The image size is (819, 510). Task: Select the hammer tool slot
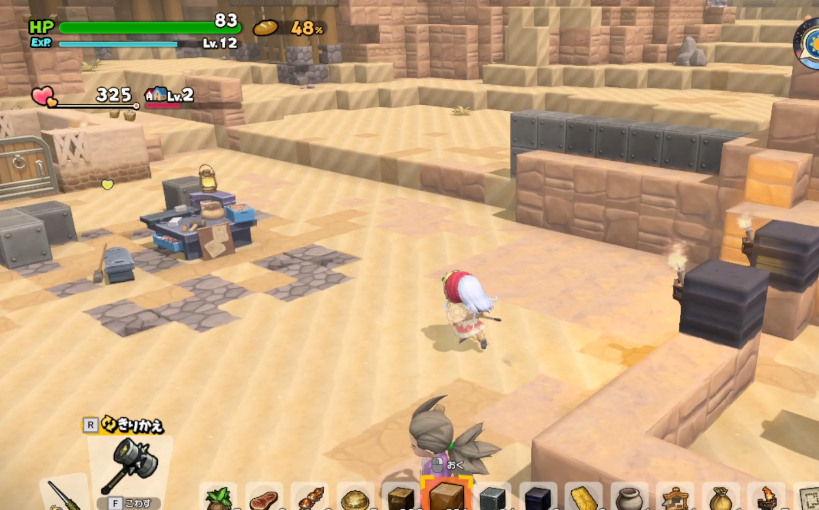point(128,467)
